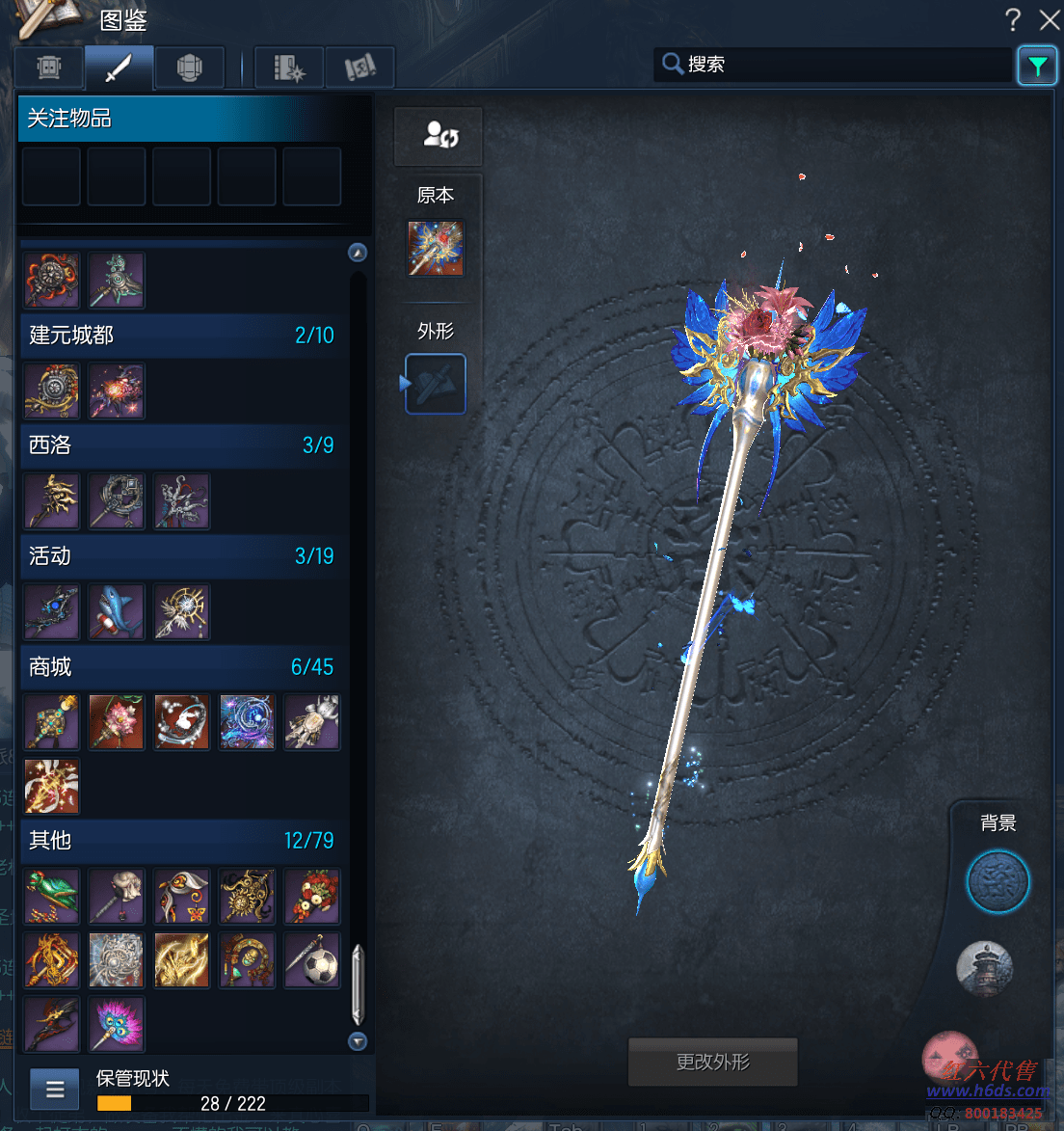This screenshot has height=1131, width=1064.
Task: Select the blue shark weapon icon
Action: 117,612
